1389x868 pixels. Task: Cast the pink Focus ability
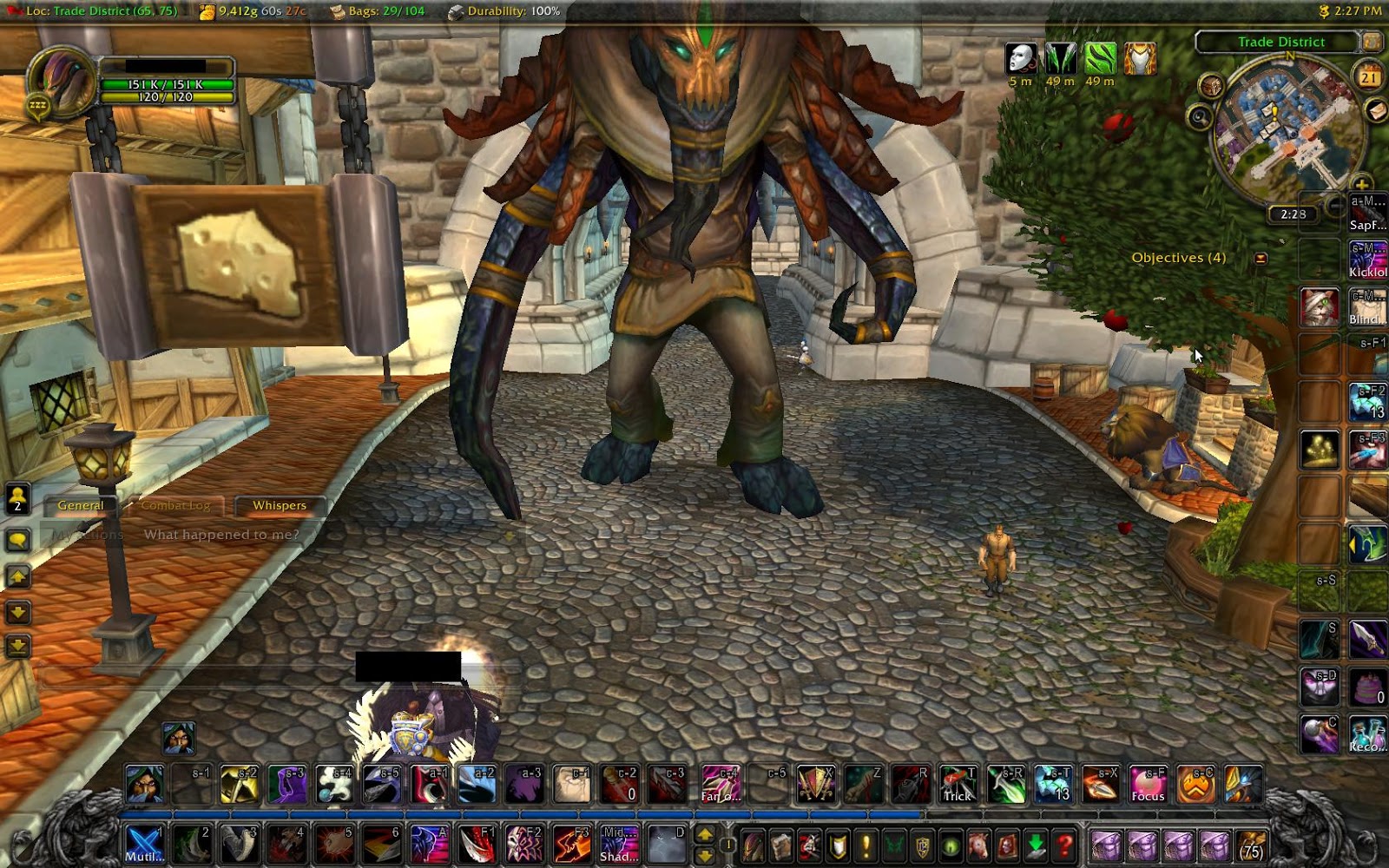pos(1148,784)
